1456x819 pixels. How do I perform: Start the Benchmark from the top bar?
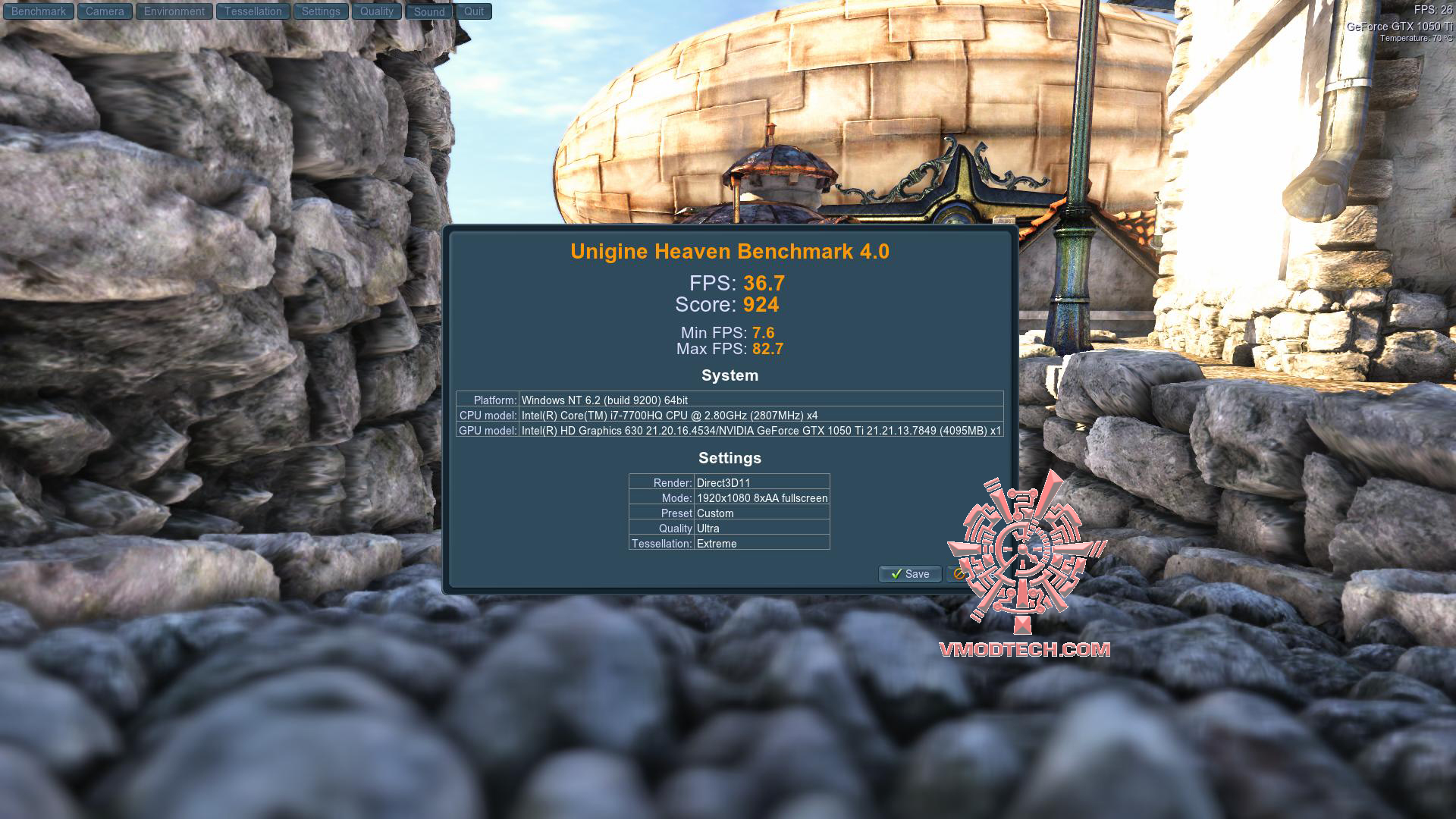pyautogui.click(x=39, y=11)
